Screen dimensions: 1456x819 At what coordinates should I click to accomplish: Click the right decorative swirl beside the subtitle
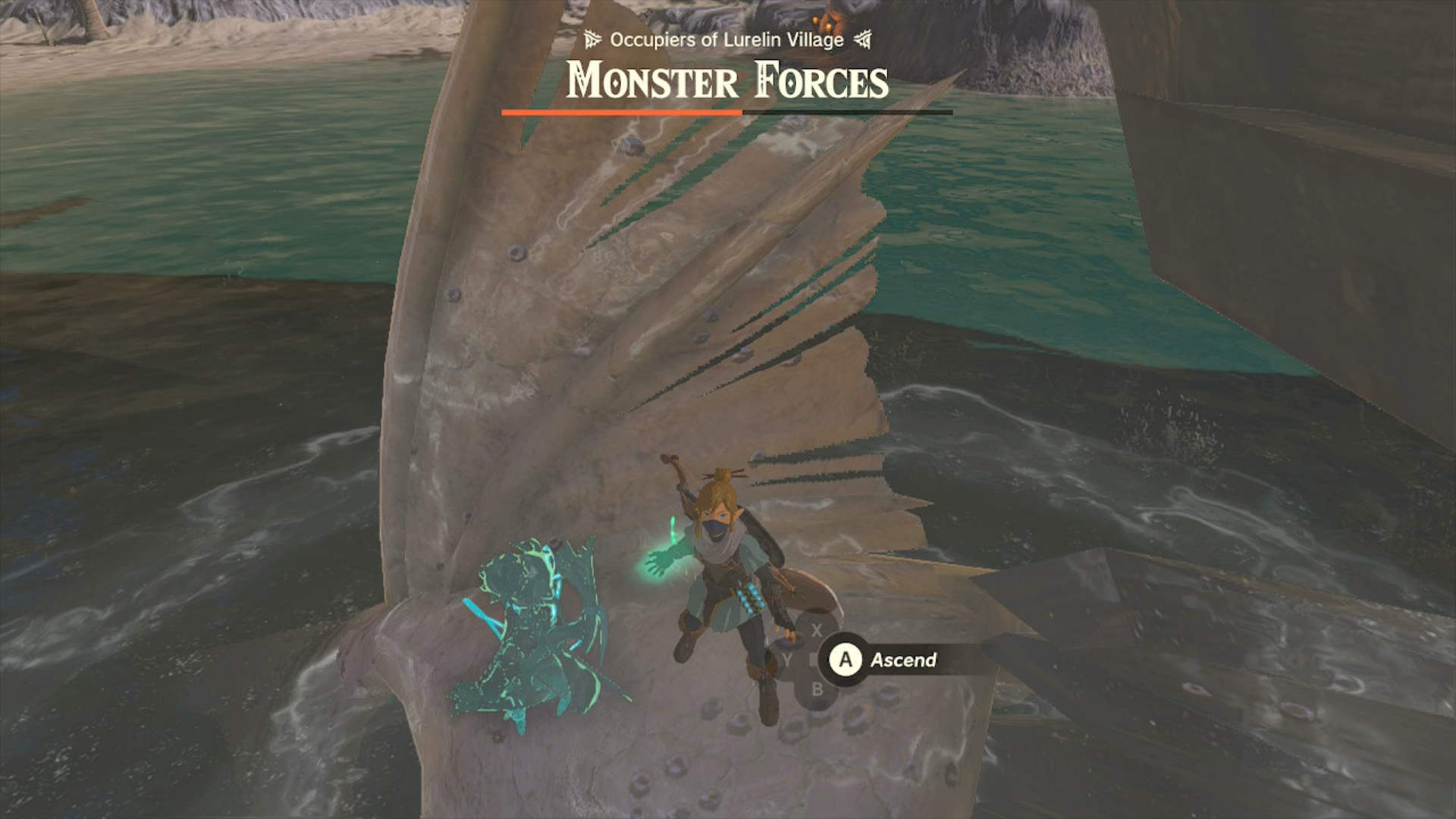click(863, 39)
